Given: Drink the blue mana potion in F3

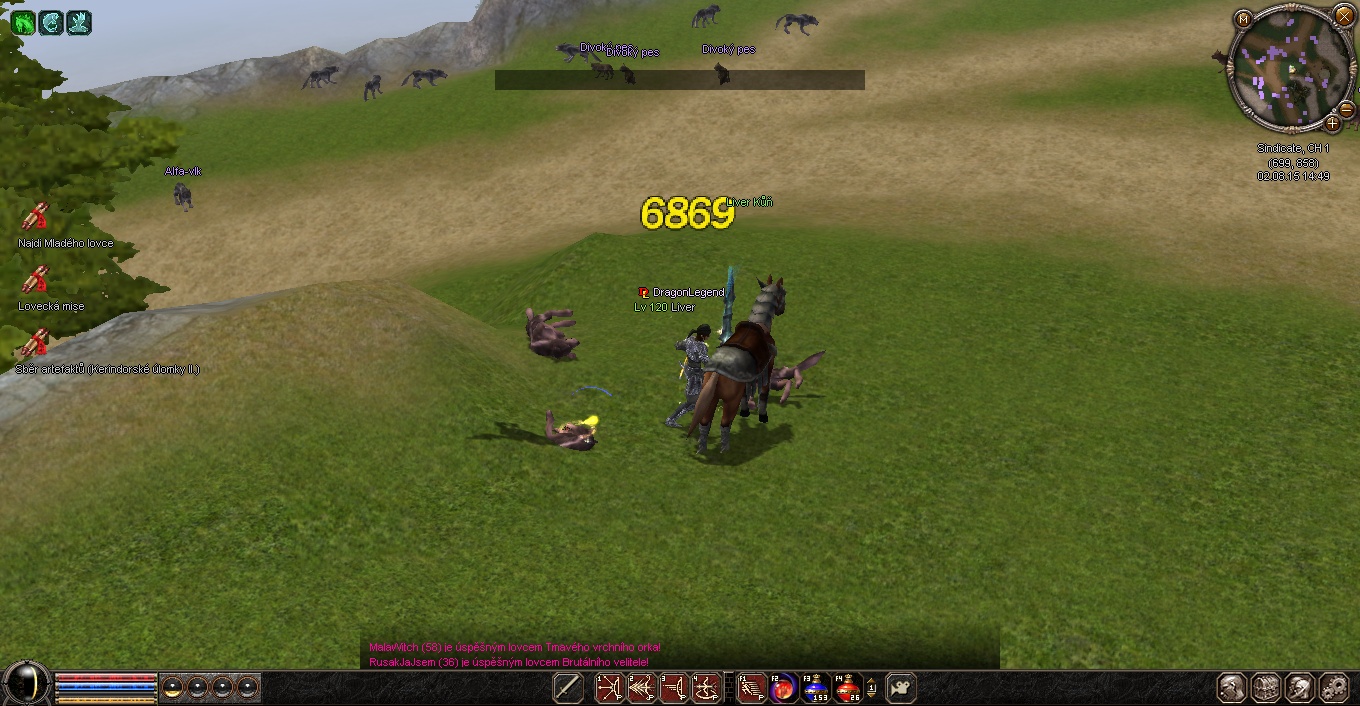Looking at the screenshot, I should [815, 688].
